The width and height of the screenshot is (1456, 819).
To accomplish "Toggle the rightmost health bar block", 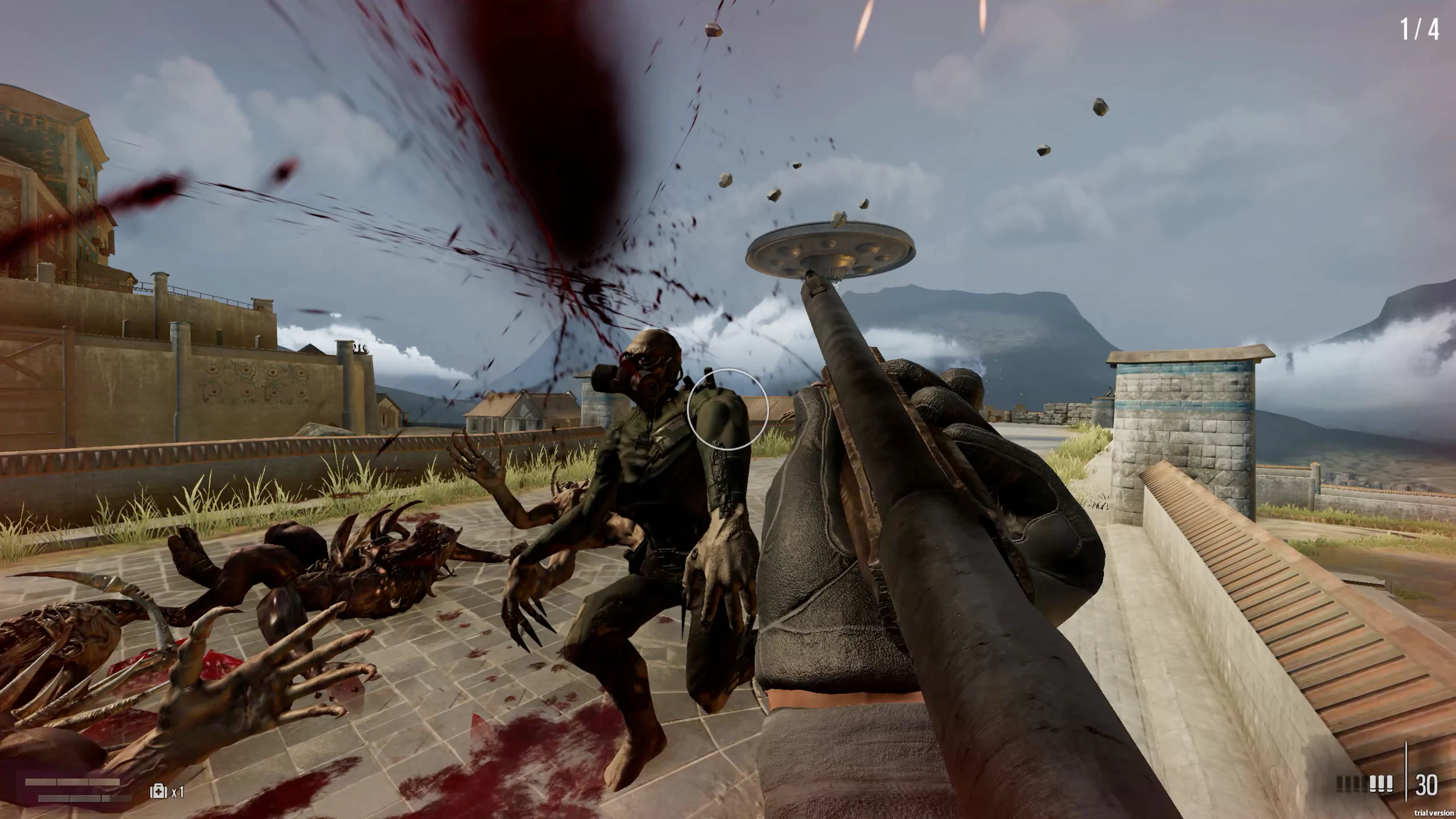I will point(104,782).
